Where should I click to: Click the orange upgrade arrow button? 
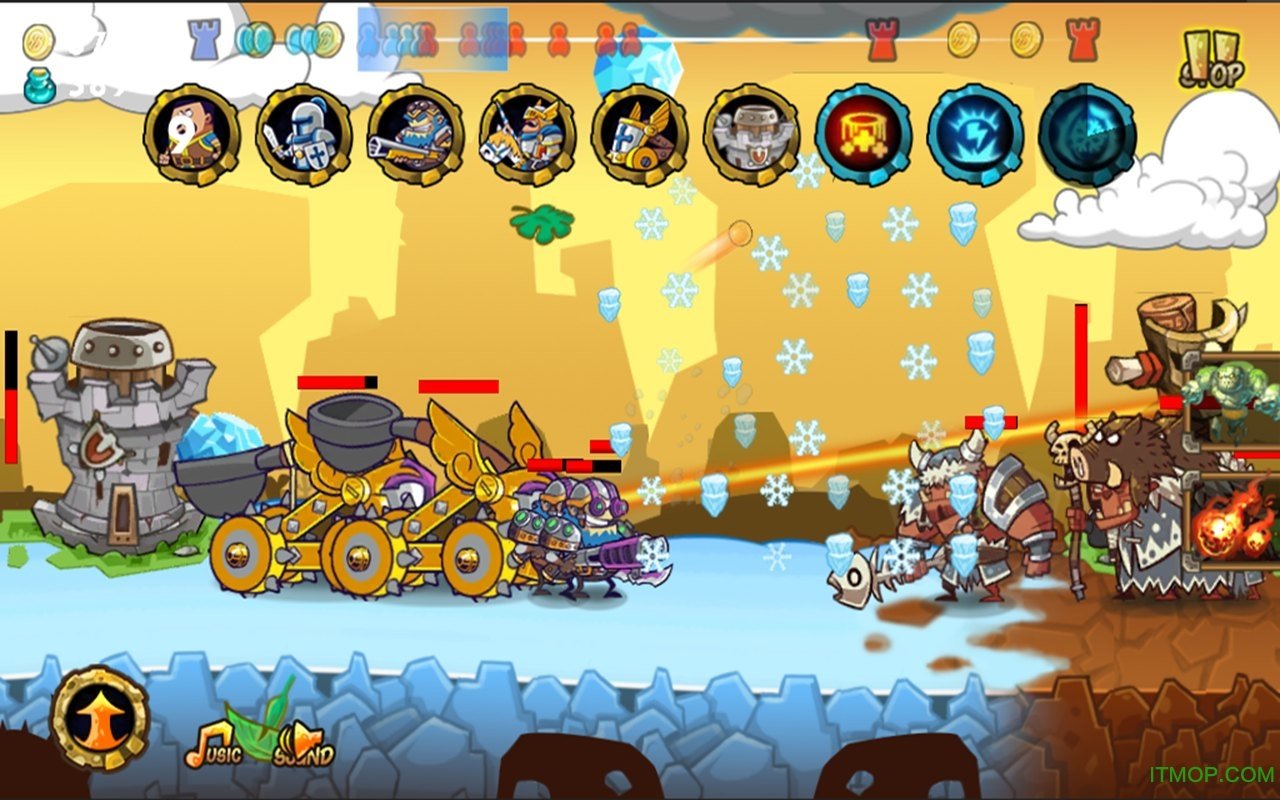(x=100, y=718)
